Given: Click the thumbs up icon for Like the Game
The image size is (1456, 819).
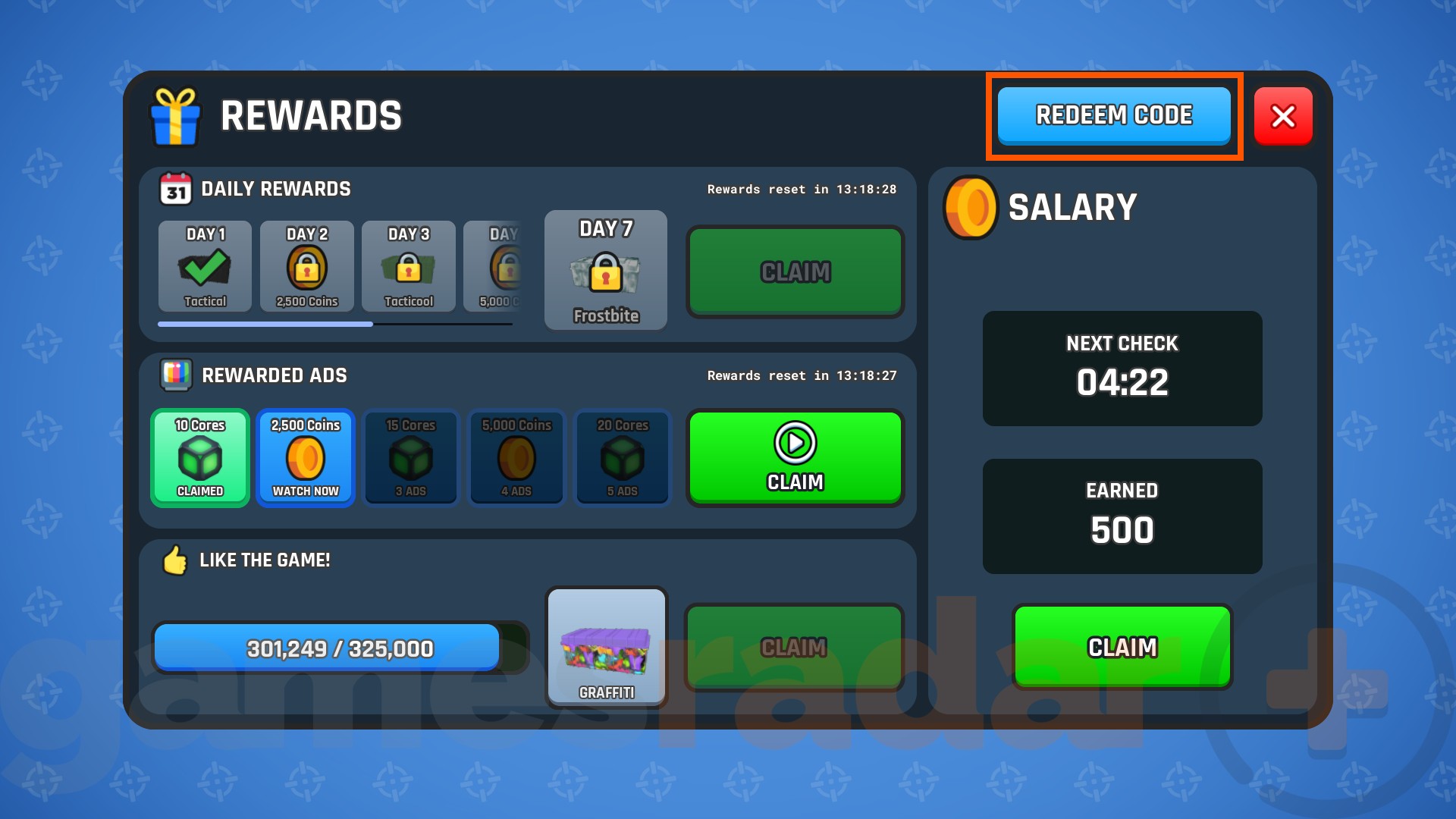Looking at the screenshot, I should pyautogui.click(x=174, y=560).
